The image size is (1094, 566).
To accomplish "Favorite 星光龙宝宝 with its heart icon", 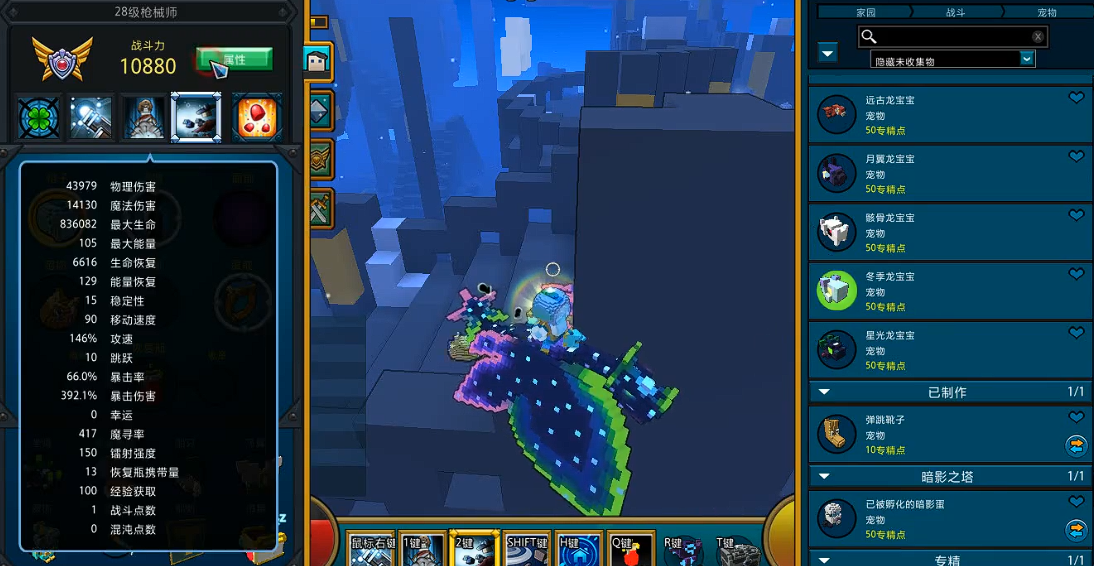I will [1076, 333].
